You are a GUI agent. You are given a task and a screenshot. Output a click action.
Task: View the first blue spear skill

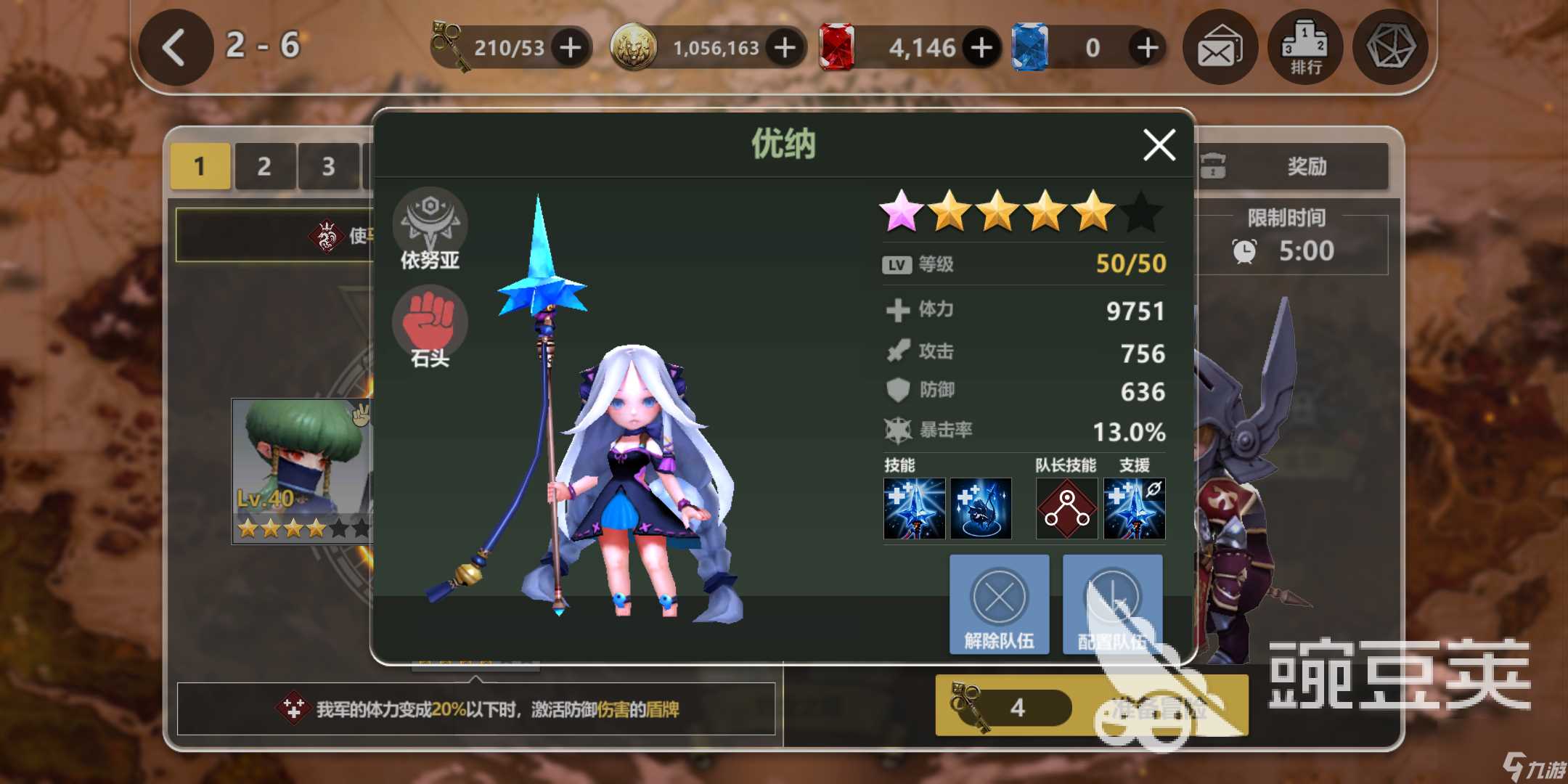pyautogui.click(x=914, y=508)
